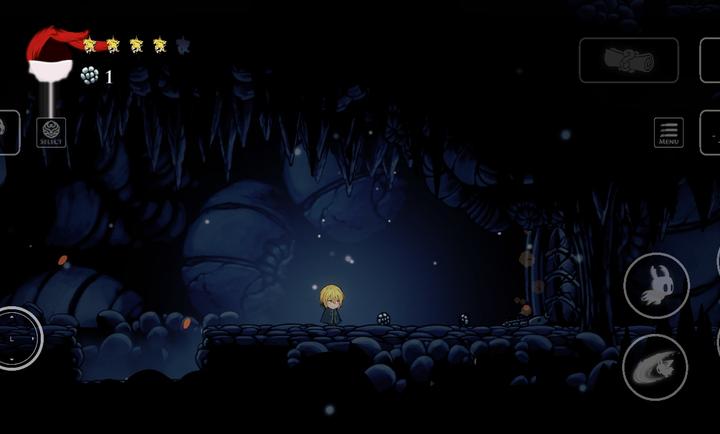Open the Menu button
This screenshot has width=720, height=434.
pyautogui.click(x=668, y=133)
